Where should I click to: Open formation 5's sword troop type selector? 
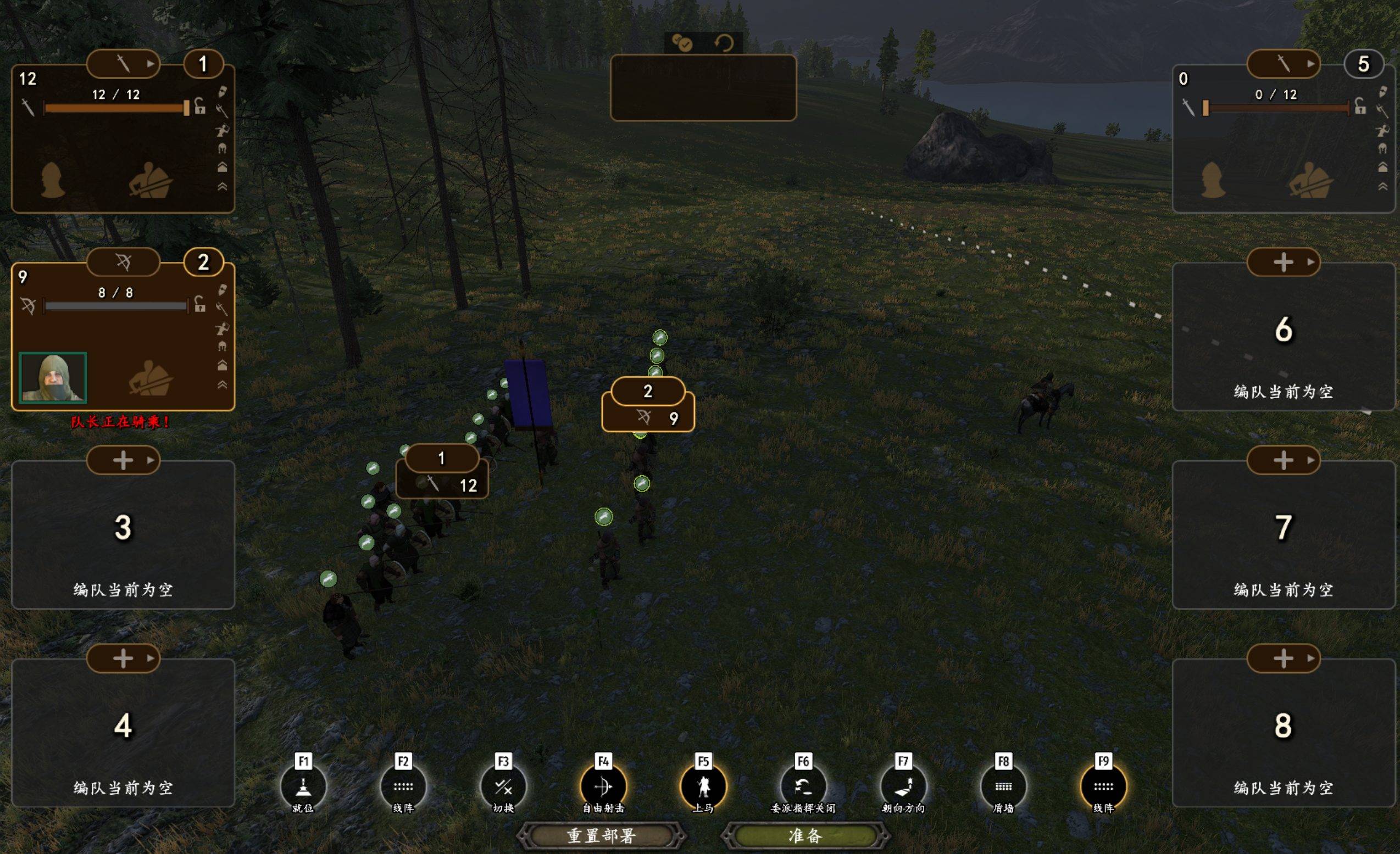point(1284,64)
